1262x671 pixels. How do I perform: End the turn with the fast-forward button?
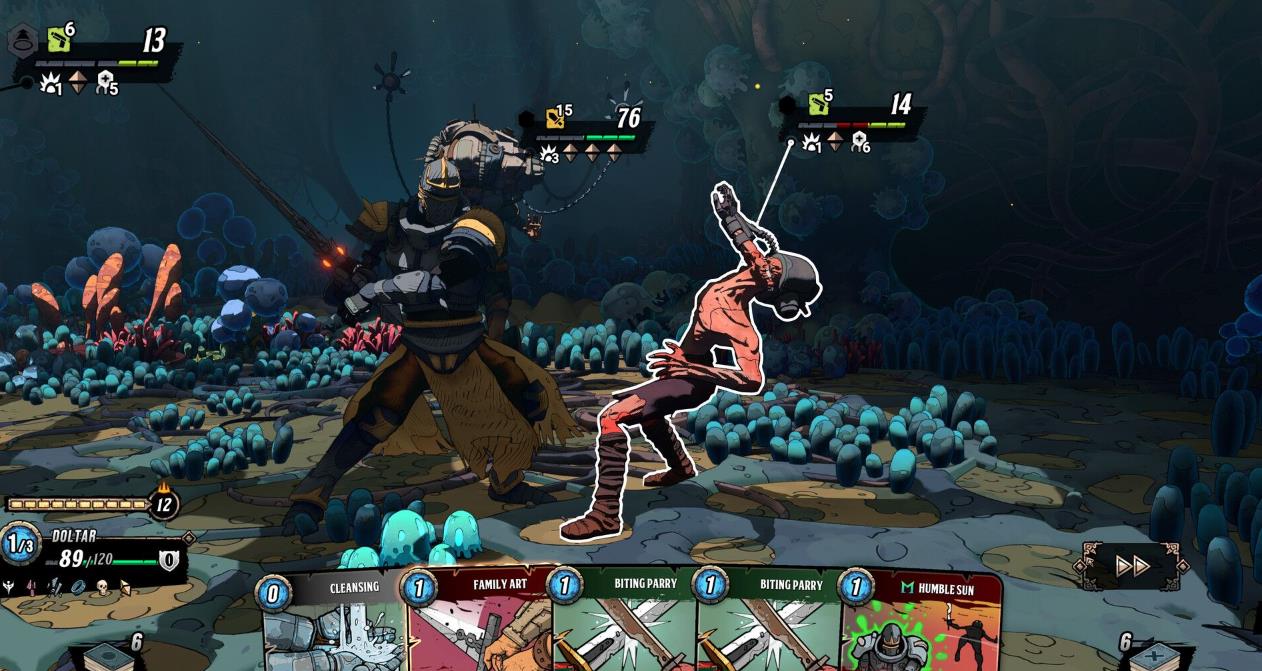[x=1131, y=566]
